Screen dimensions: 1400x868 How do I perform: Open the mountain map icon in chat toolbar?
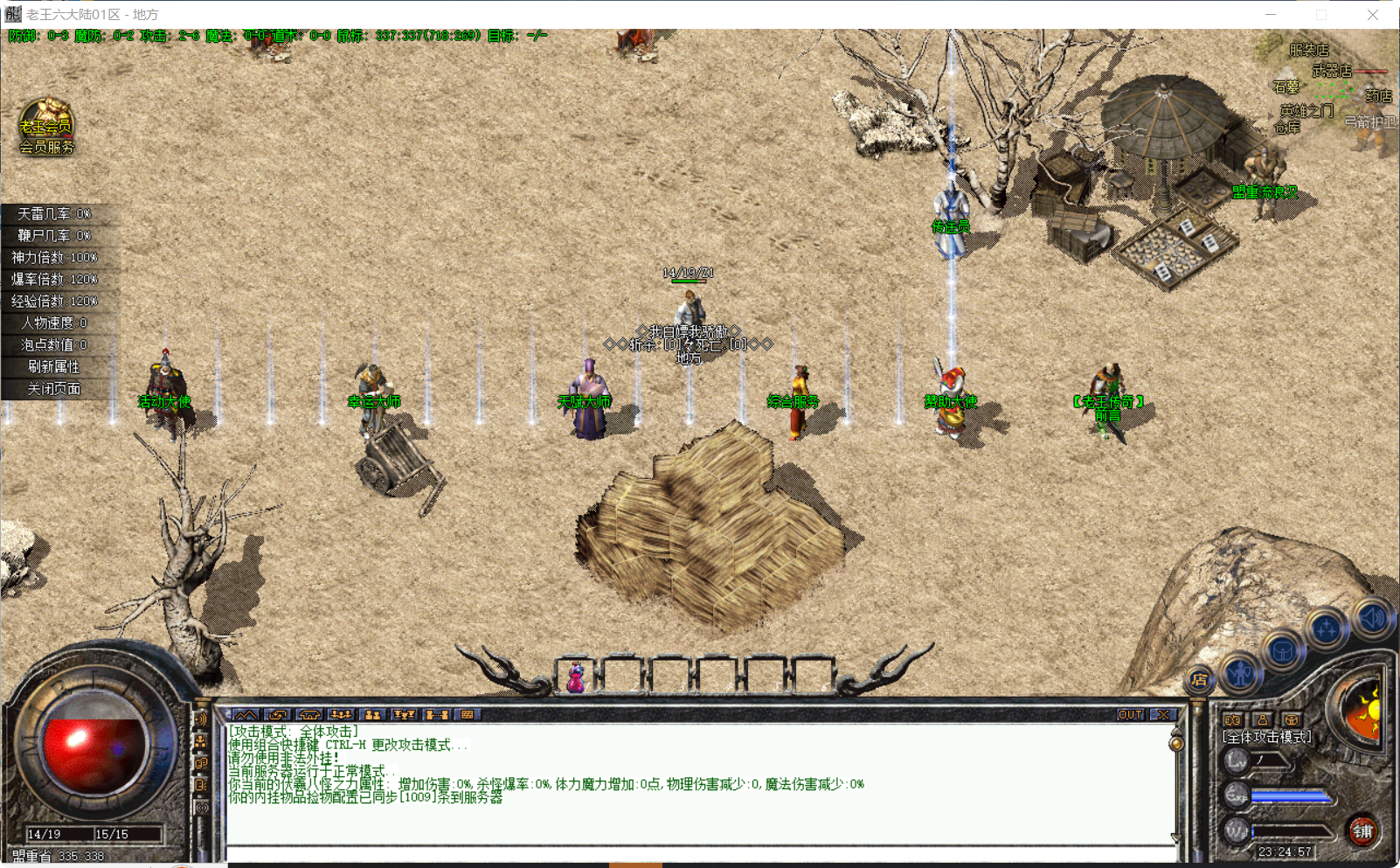pyautogui.click(x=245, y=715)
